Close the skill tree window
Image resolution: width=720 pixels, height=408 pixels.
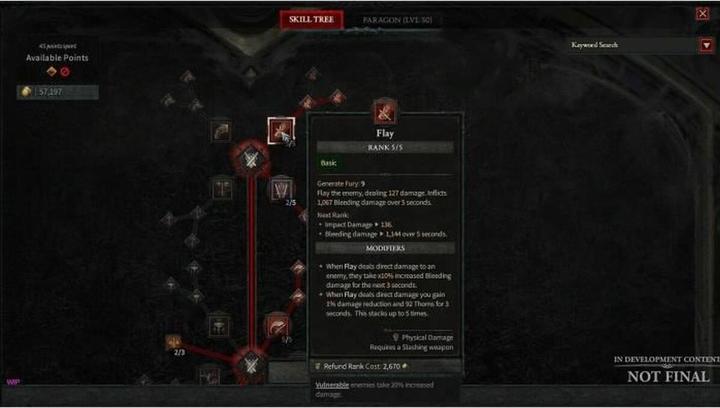click(702, 13)
